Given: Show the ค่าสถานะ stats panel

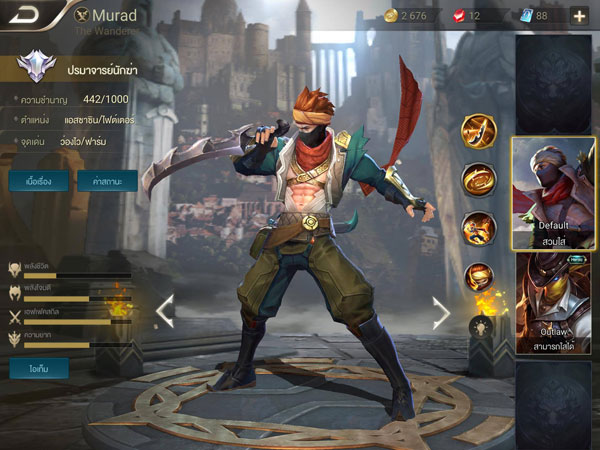Looking at the screenshot, I should point(107,181).
